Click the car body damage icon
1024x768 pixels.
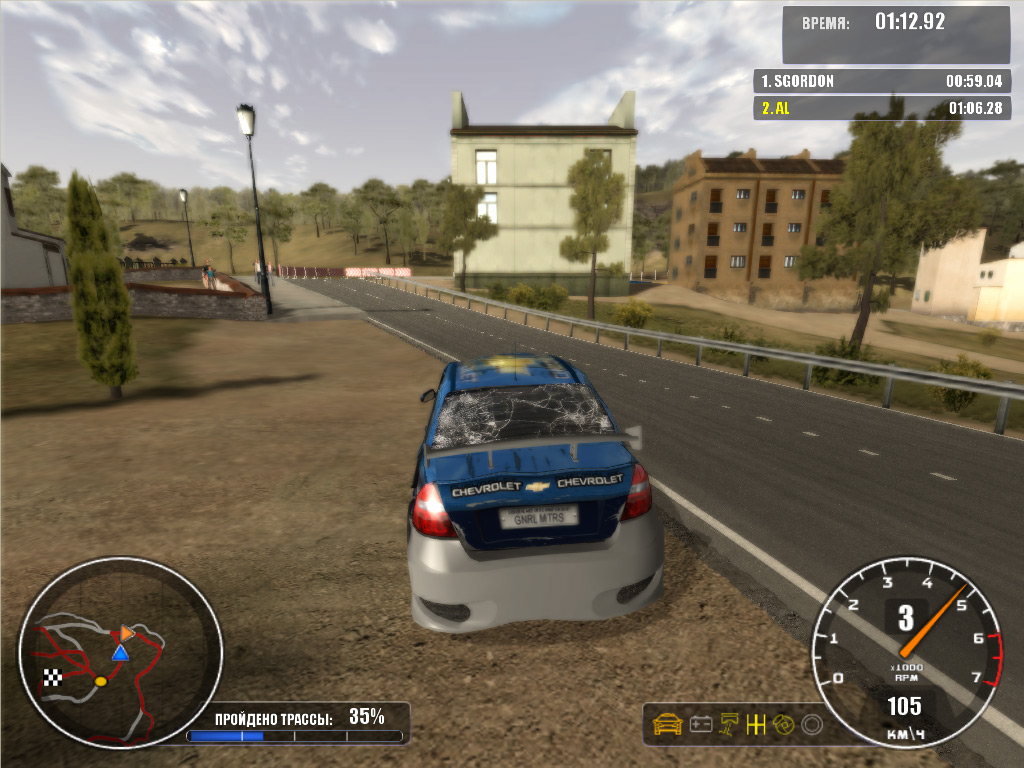click(x=667, y=723)
